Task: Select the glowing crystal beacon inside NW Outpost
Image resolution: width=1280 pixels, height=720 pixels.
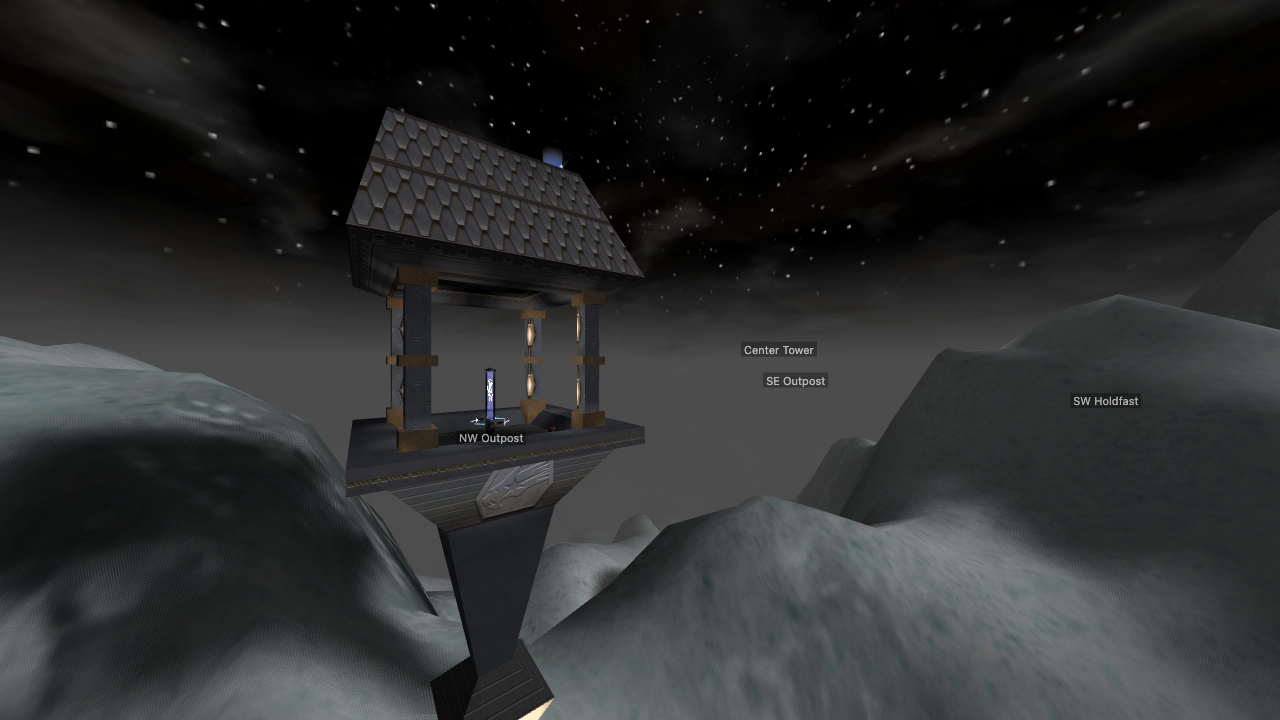Action: point(488,393)
